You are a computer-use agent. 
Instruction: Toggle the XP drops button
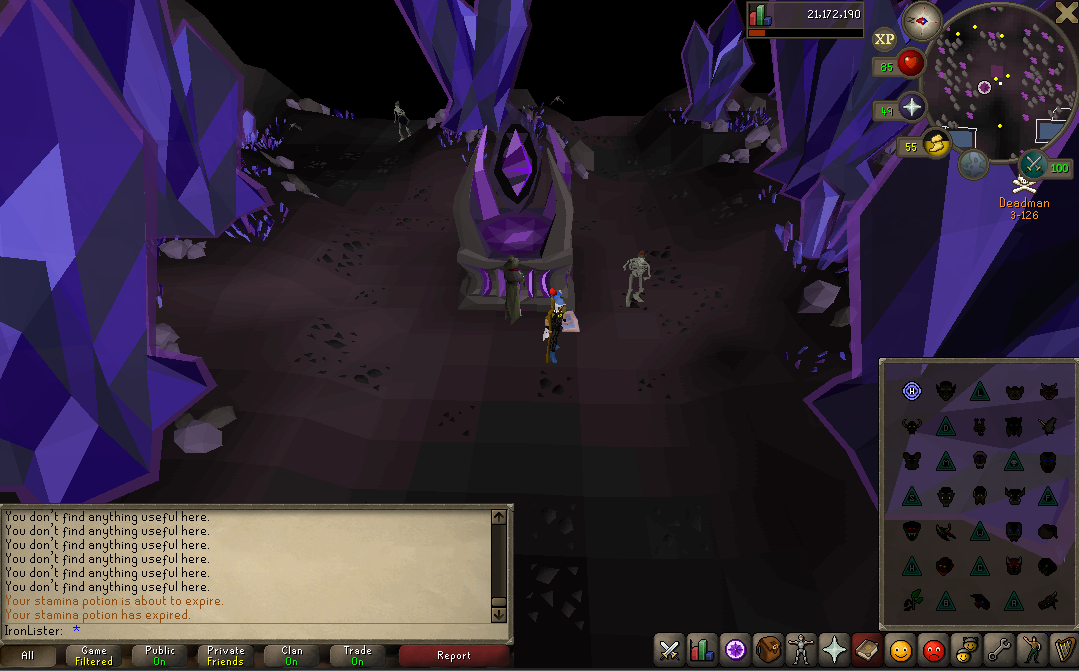pyautogui.click(x=884, y=39)
